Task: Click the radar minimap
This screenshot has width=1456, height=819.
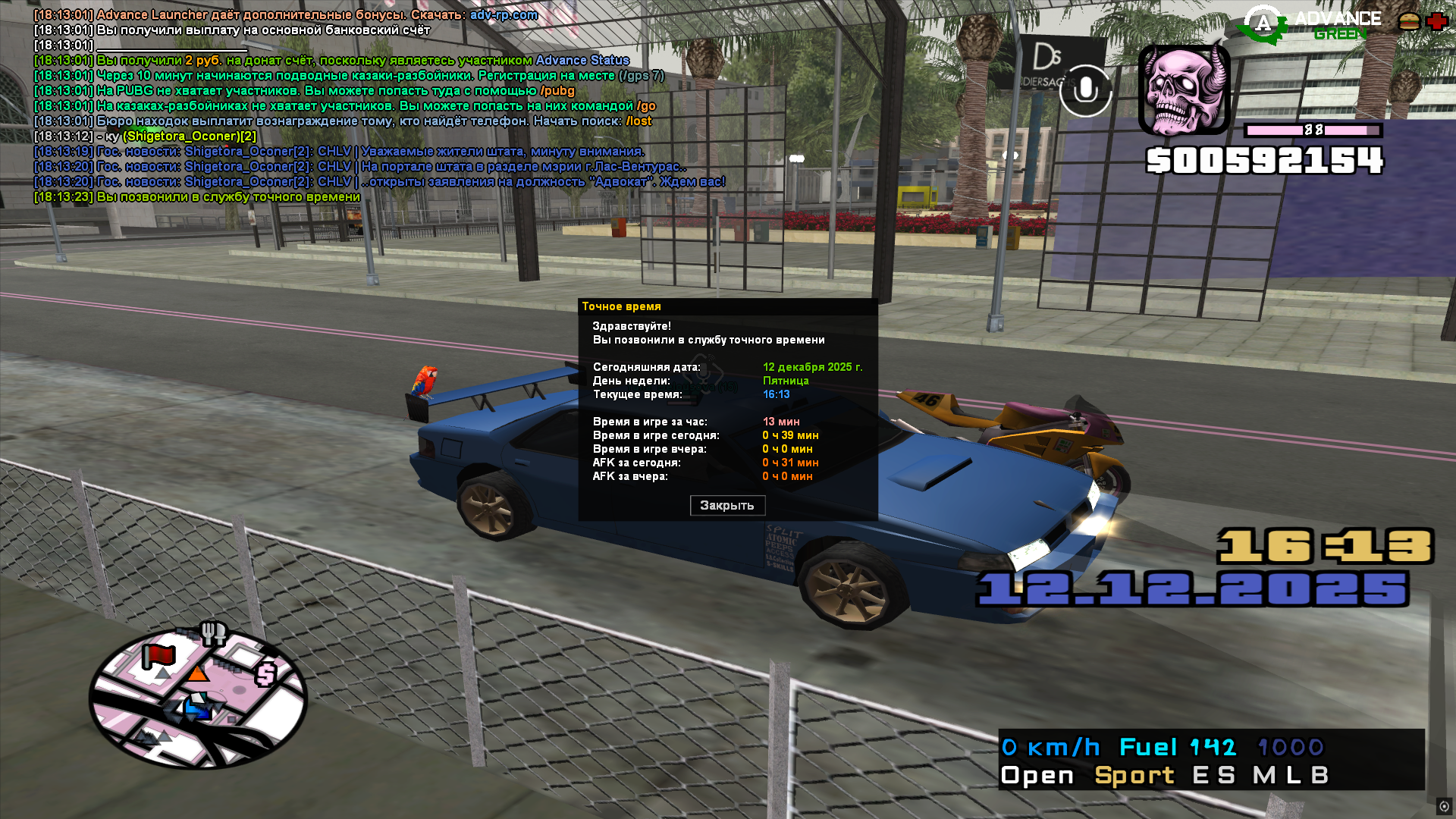Action: point(198,699)
